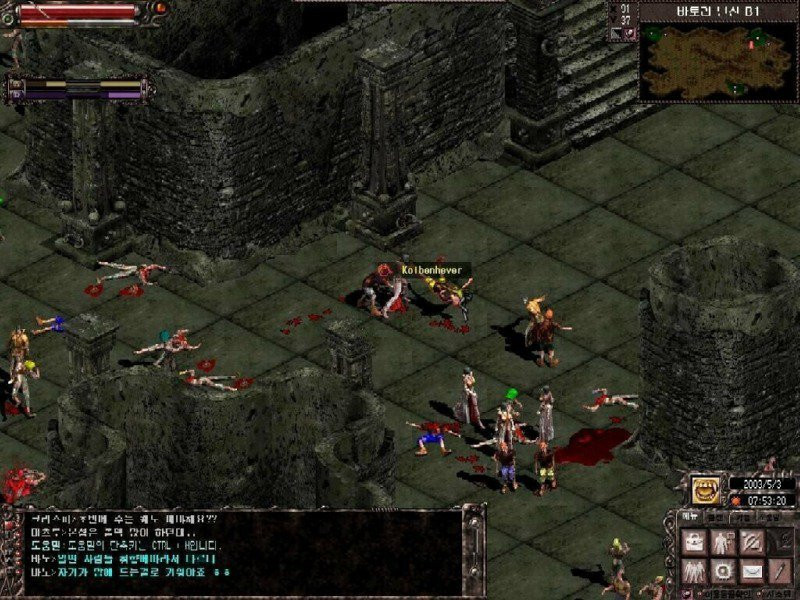800x600 pixels.
Task: Click the diagonal slash skill icon
Action: click(x=751, y=542)
